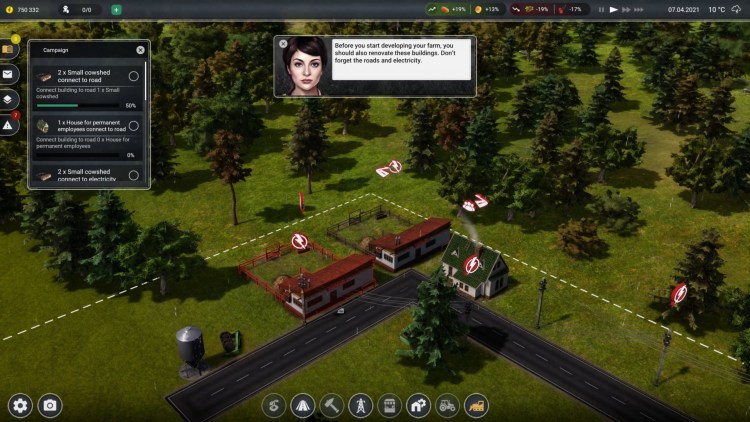Open the mail envelope messages
750x422 pixels.
click(9, 74)
